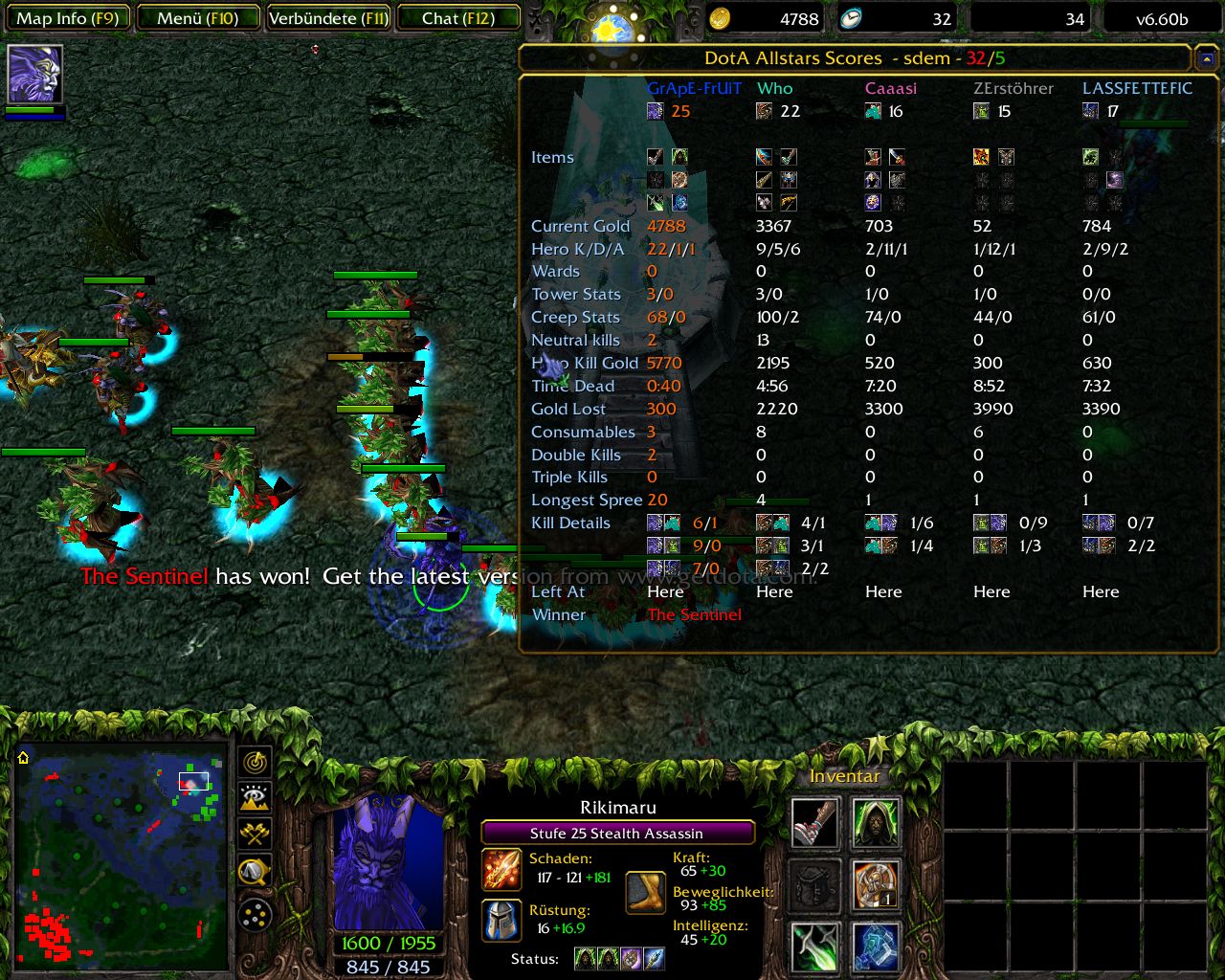
Task: Select the blue crystal hammer item
Action: tap(876, 947)
